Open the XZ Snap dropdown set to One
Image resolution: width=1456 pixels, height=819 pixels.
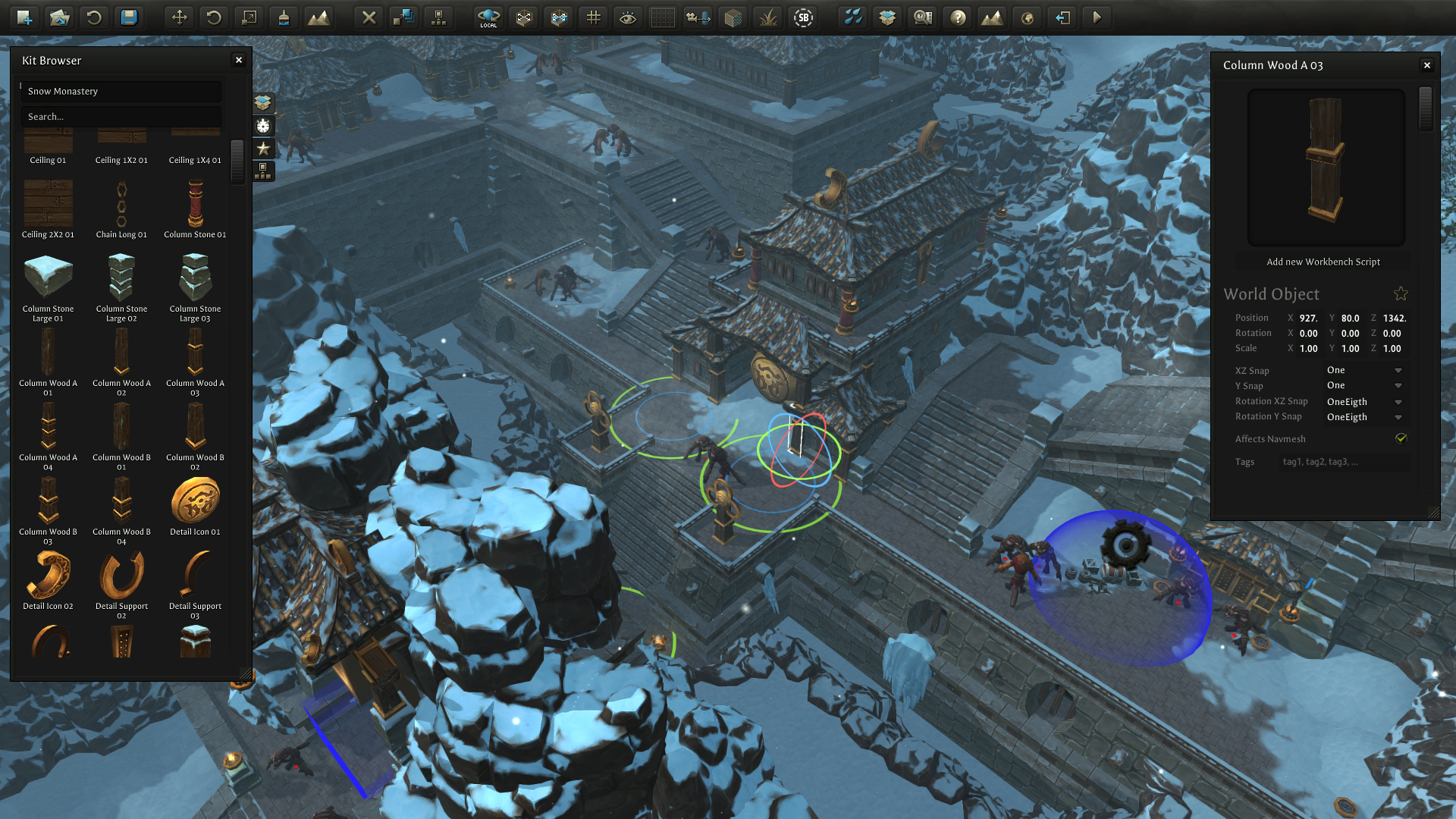coord(1398,370)
